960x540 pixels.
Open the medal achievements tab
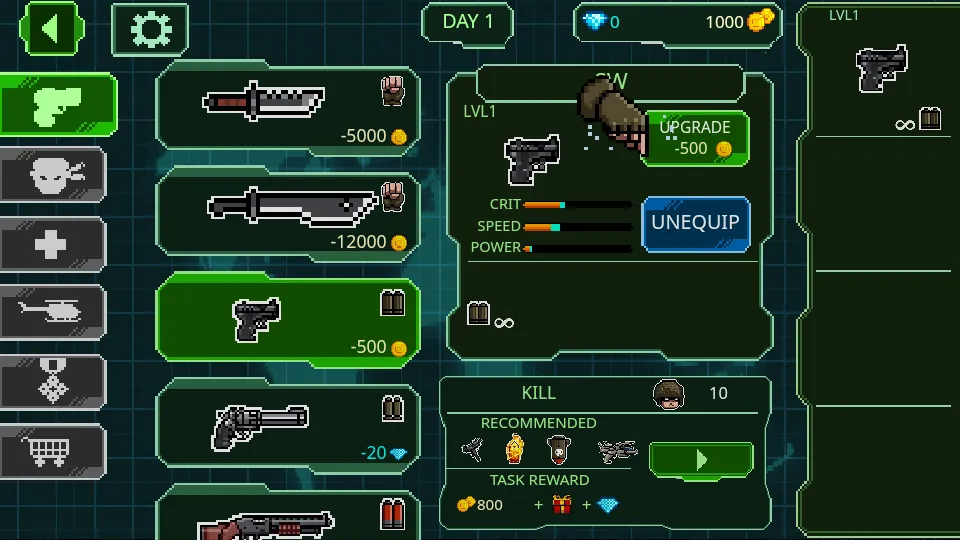coord(53,383)
